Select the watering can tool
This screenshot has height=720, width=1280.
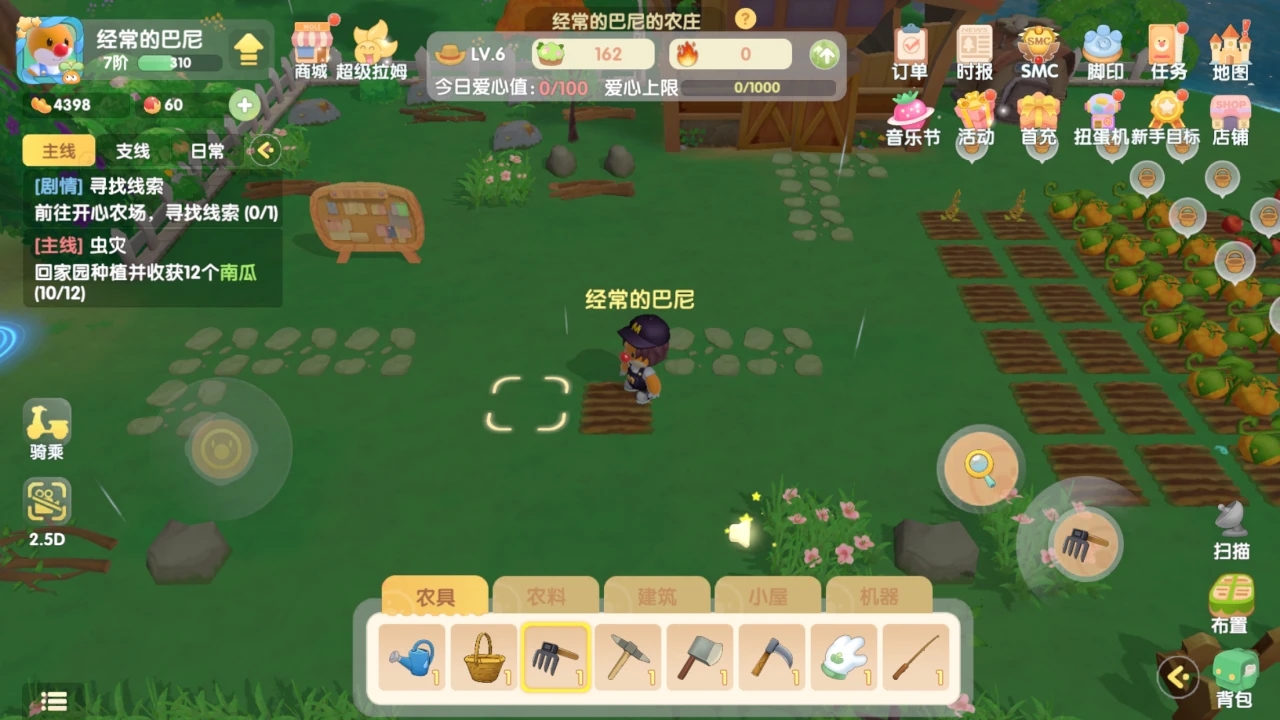[413, 657]
